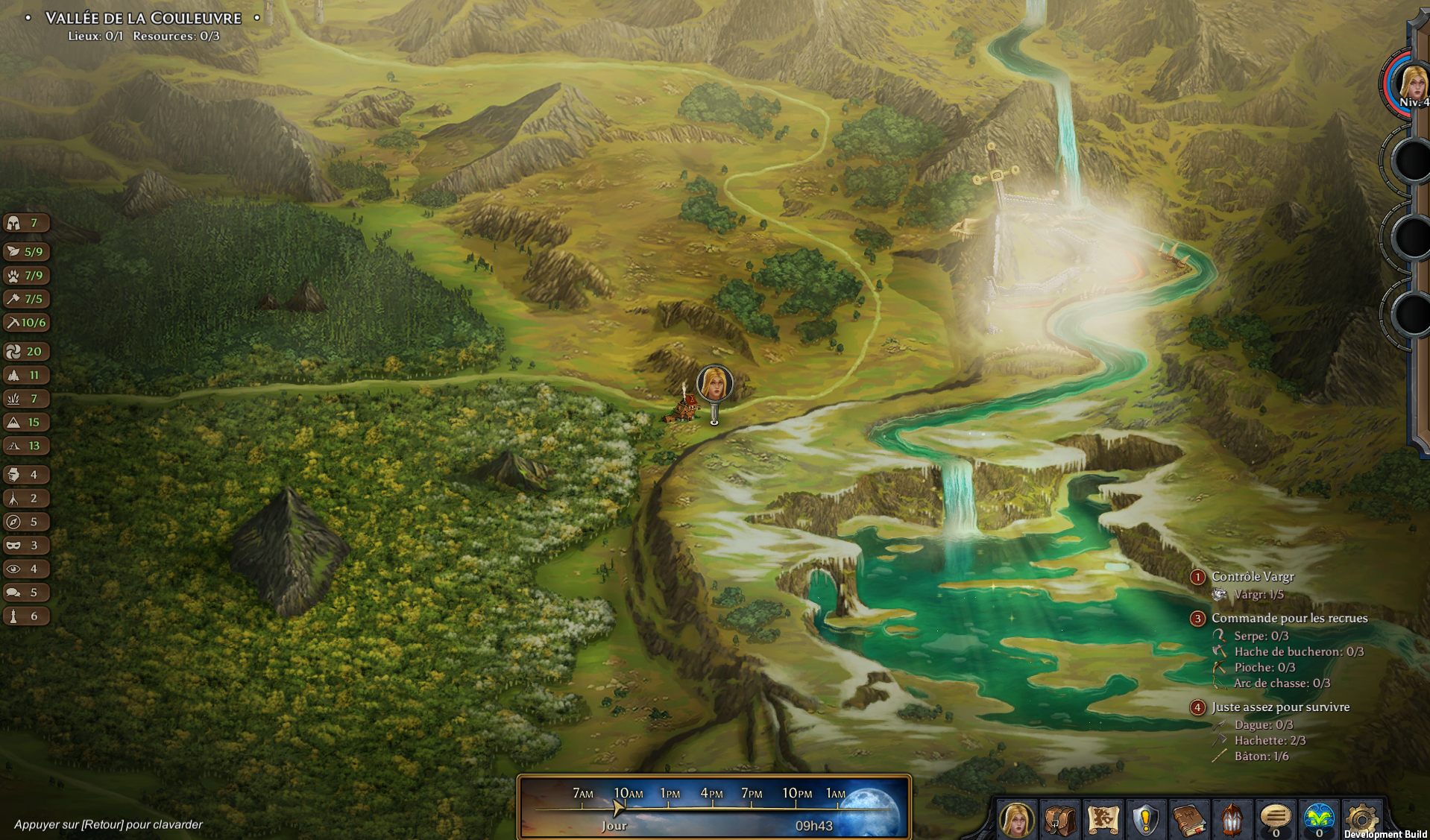This screenshot has width=1430, height=840.
Task: Open the lantern panel icon
Action: 1233,819
